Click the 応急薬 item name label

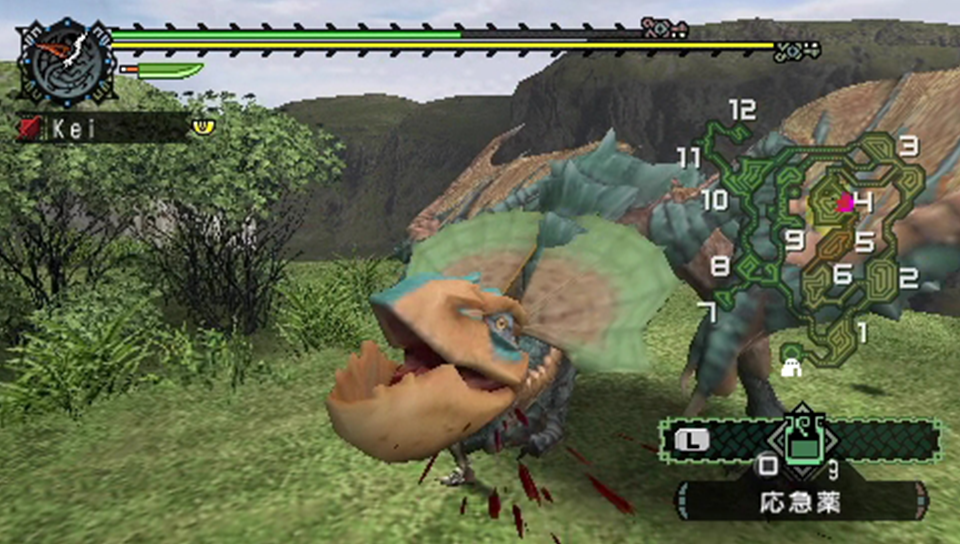tap(800, 503)
